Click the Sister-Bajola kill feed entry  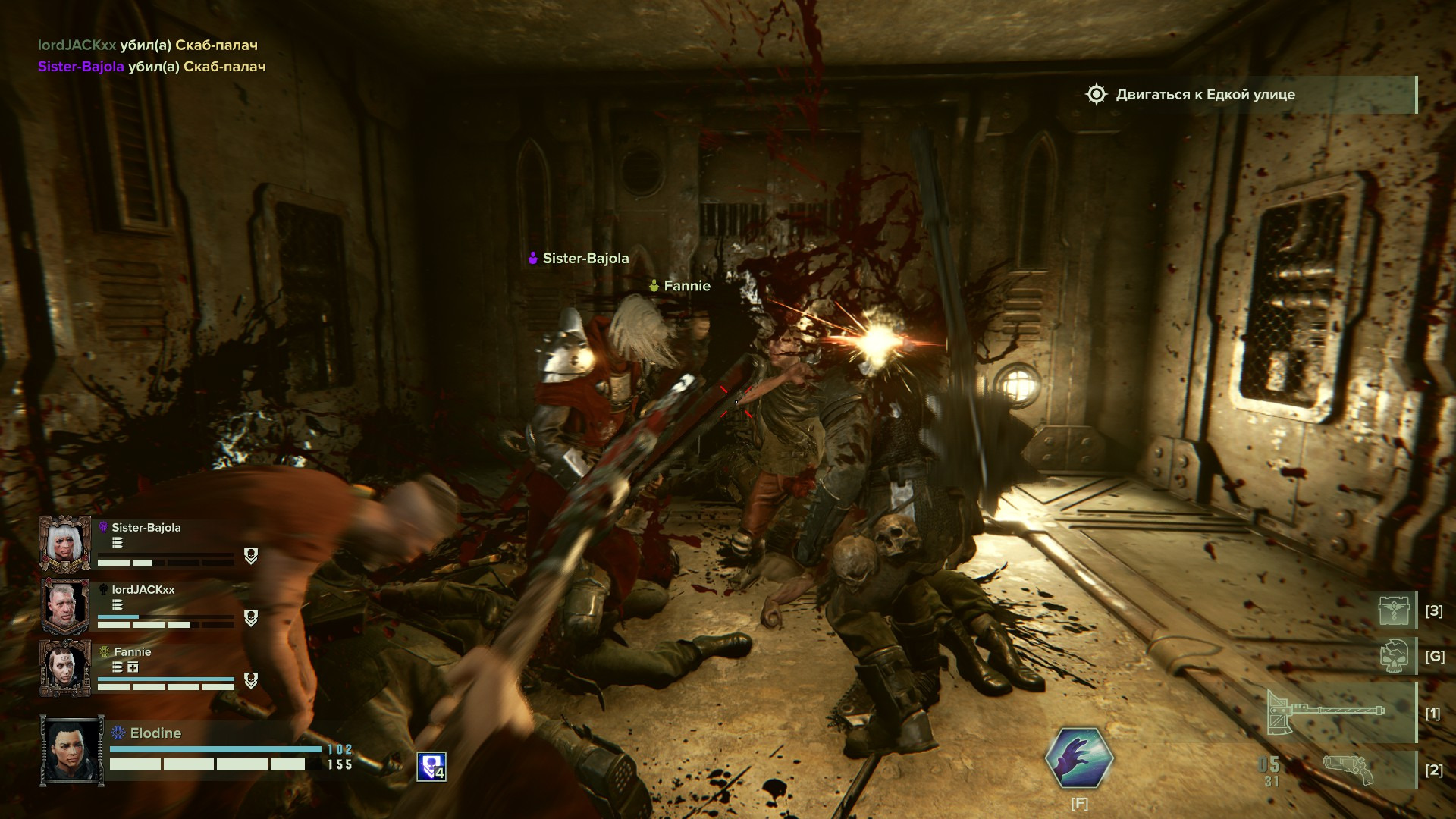(x=152, y=67)
